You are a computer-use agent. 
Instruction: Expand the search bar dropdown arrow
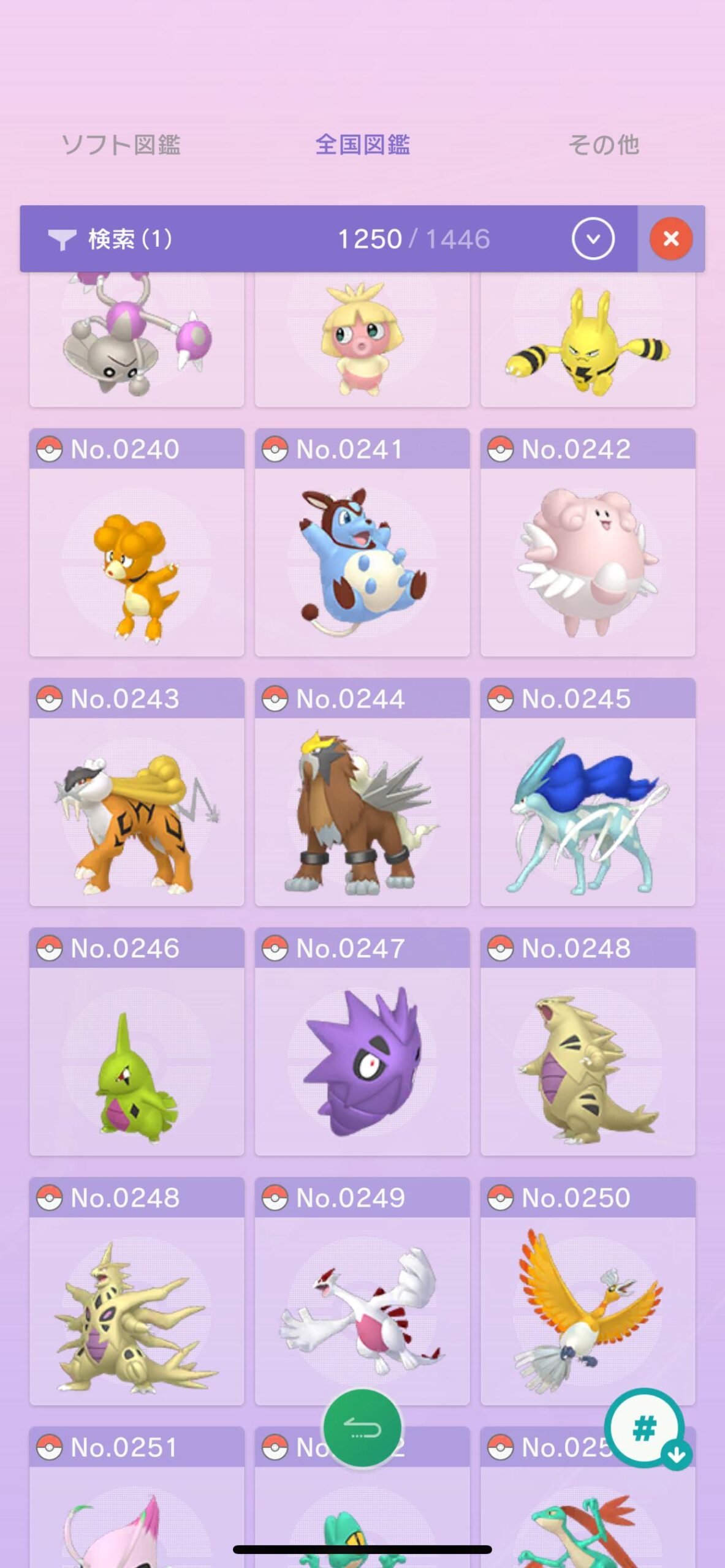pos(593,239)
